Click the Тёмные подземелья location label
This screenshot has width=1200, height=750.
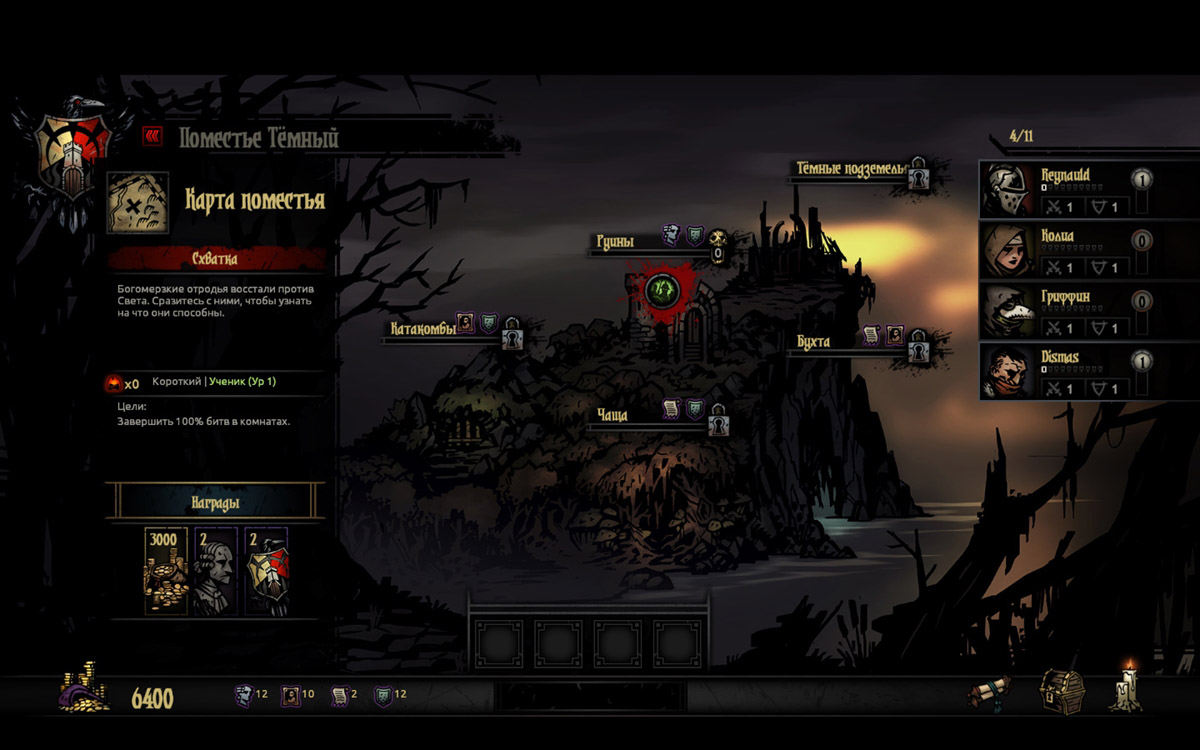(850, 168)
